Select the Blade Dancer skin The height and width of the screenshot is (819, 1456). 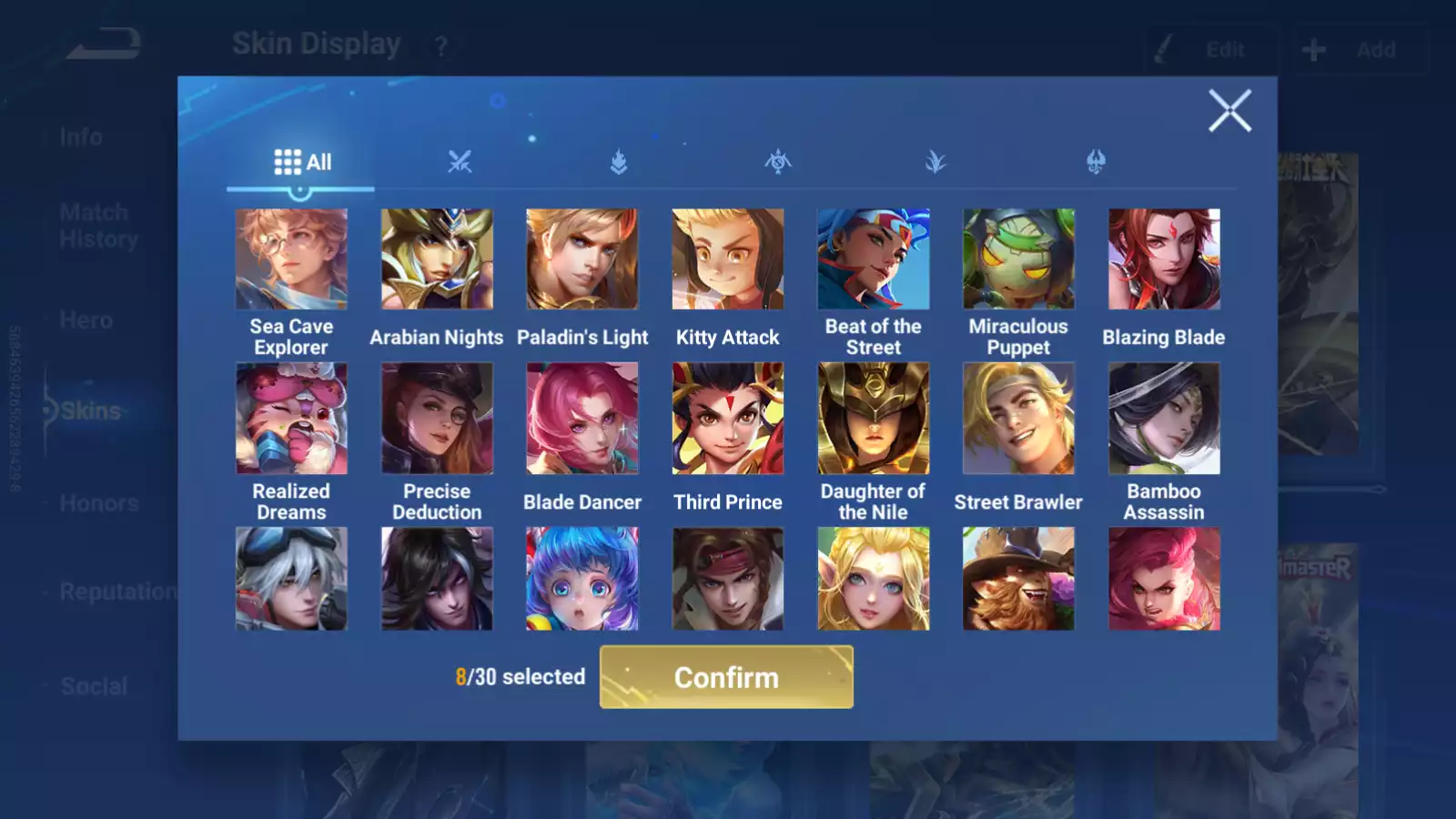tap(582, 419)
